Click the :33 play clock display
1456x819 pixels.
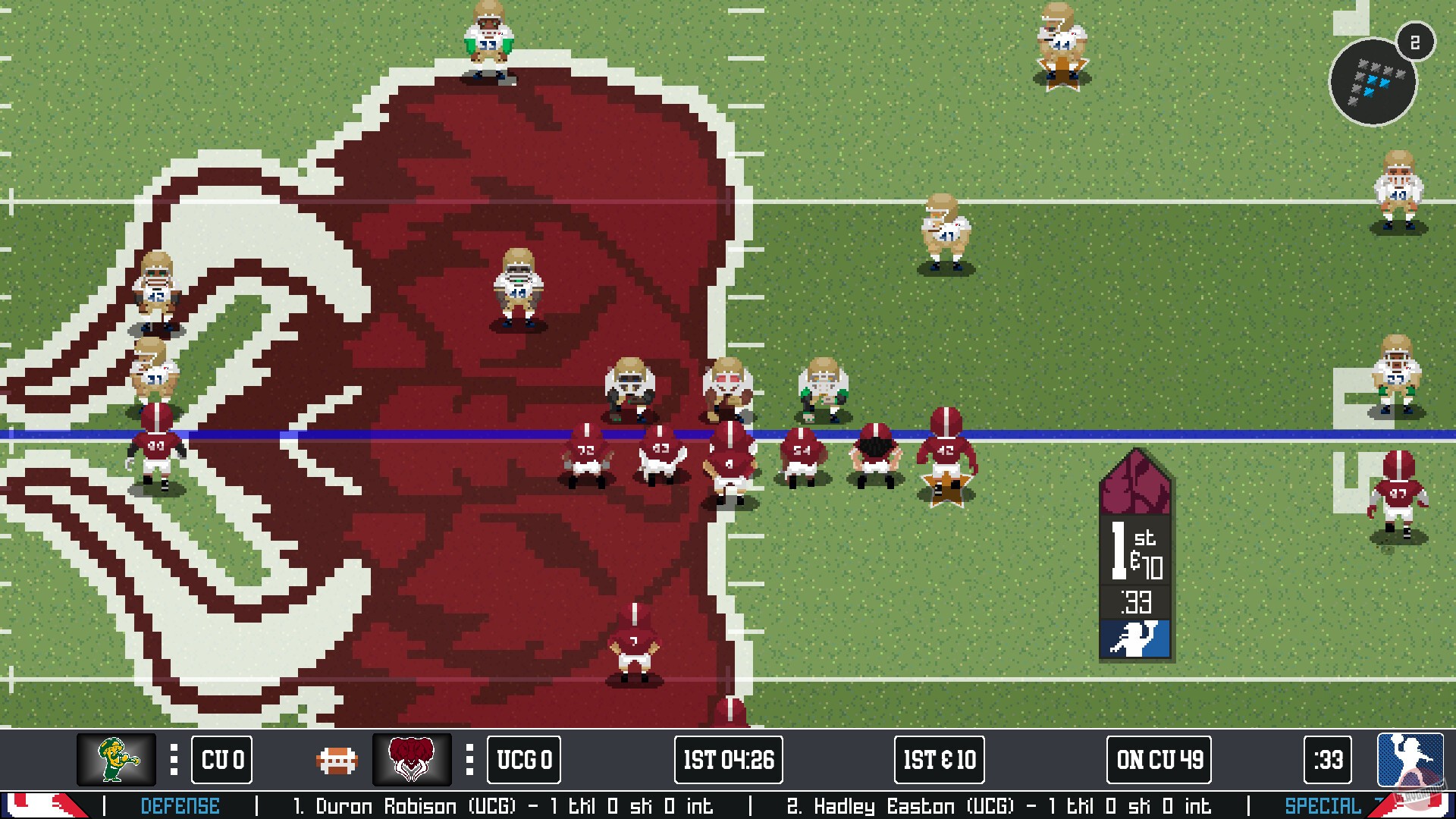pos(1327,760)
